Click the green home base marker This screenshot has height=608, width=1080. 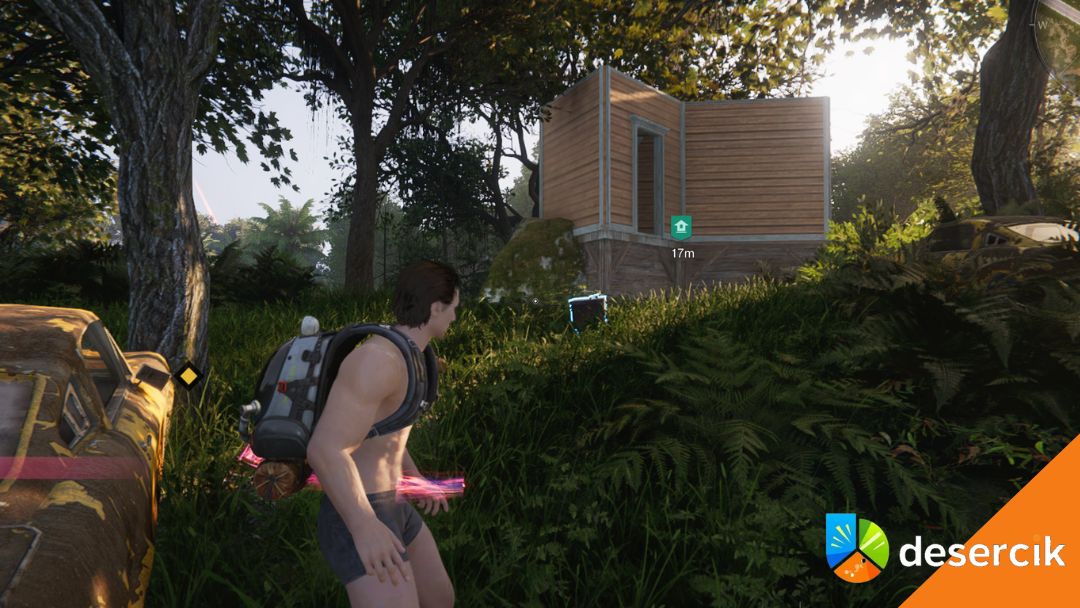pyautogui.click(x=682, y=227)
